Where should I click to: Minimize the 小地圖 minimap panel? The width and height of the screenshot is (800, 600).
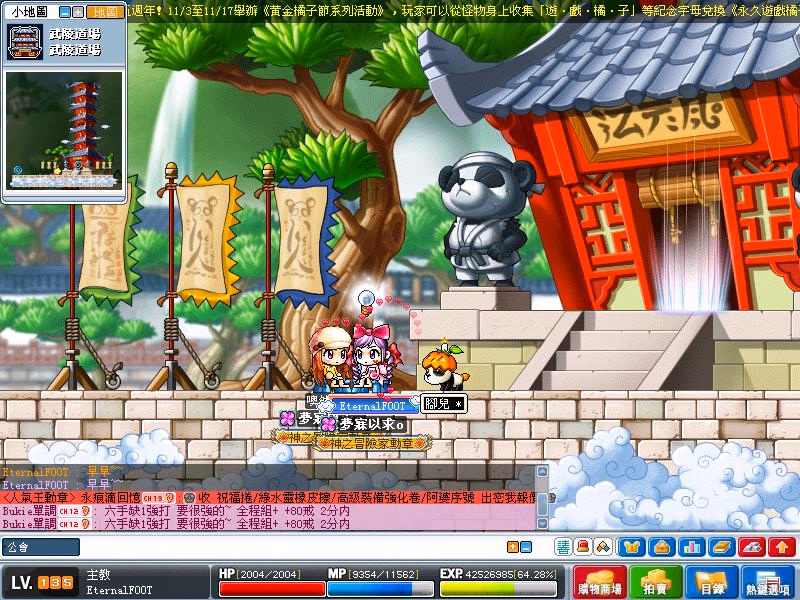(64, 12)
